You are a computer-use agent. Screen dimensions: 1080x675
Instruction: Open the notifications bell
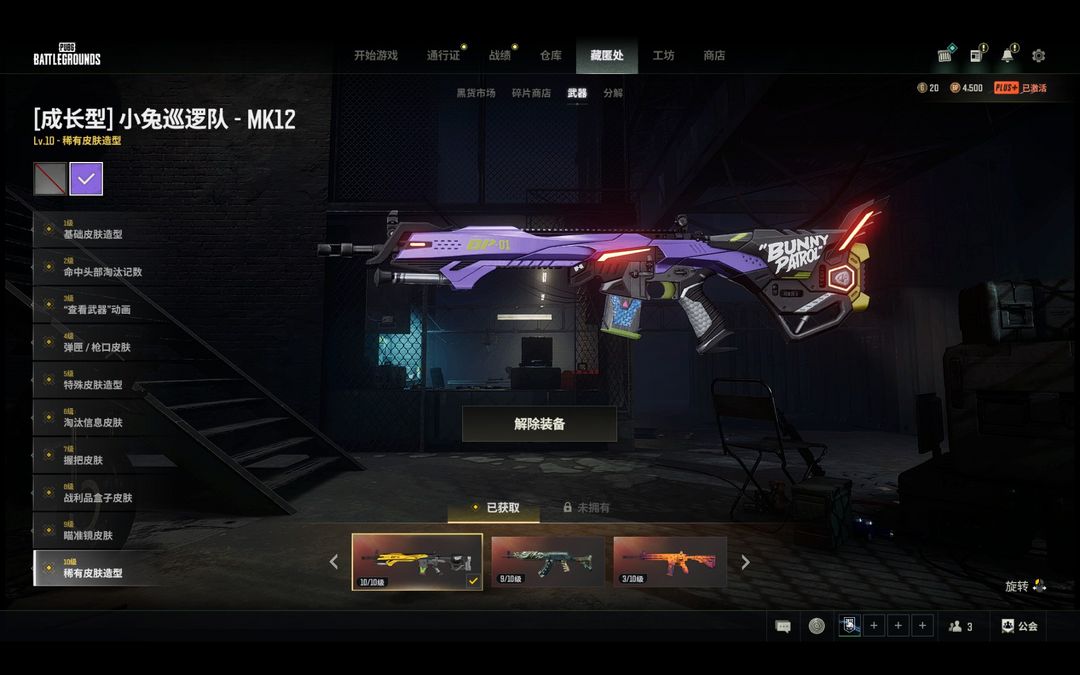pos(1007,56)
